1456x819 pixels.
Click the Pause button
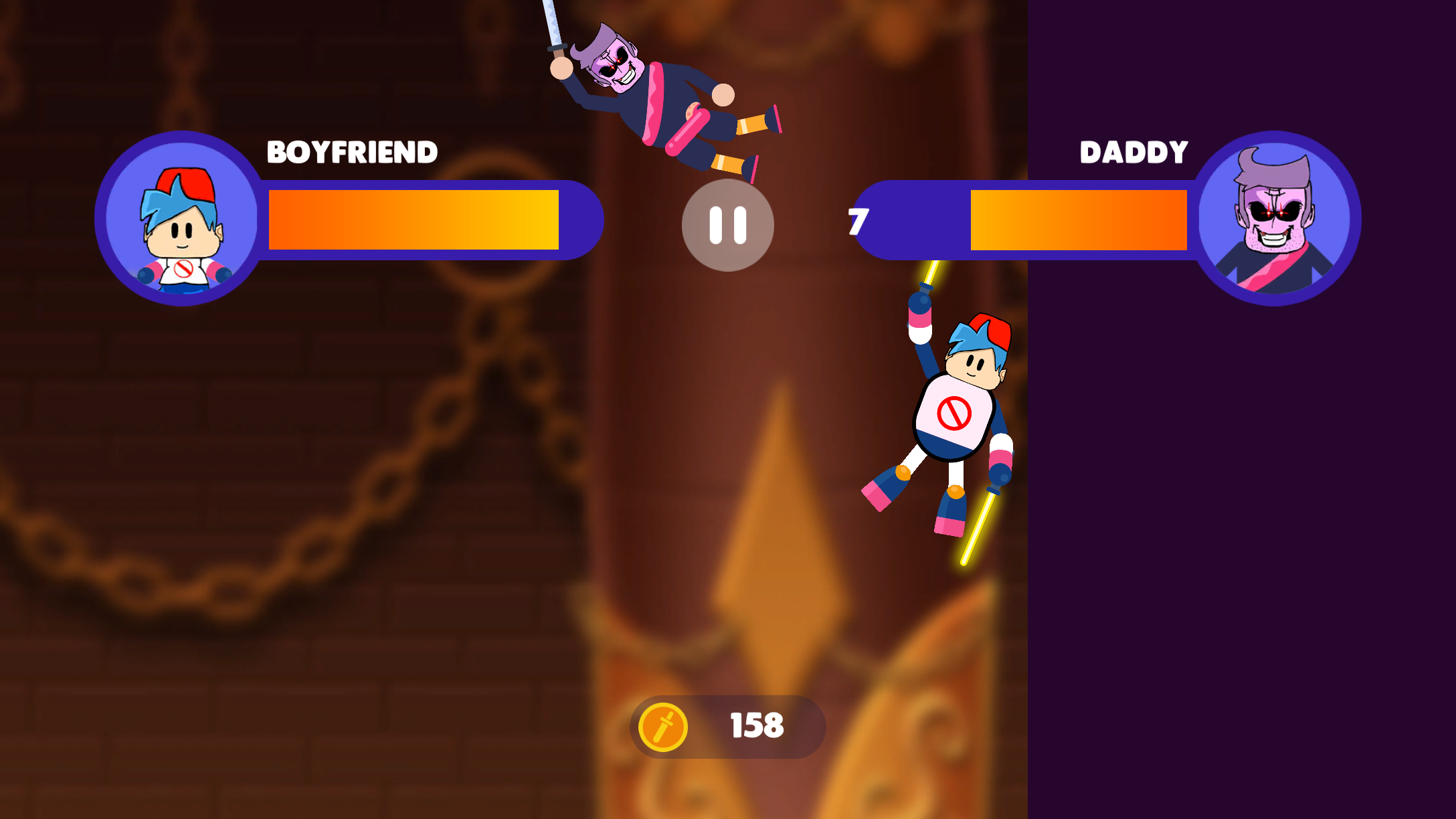(x=727, y=226)
